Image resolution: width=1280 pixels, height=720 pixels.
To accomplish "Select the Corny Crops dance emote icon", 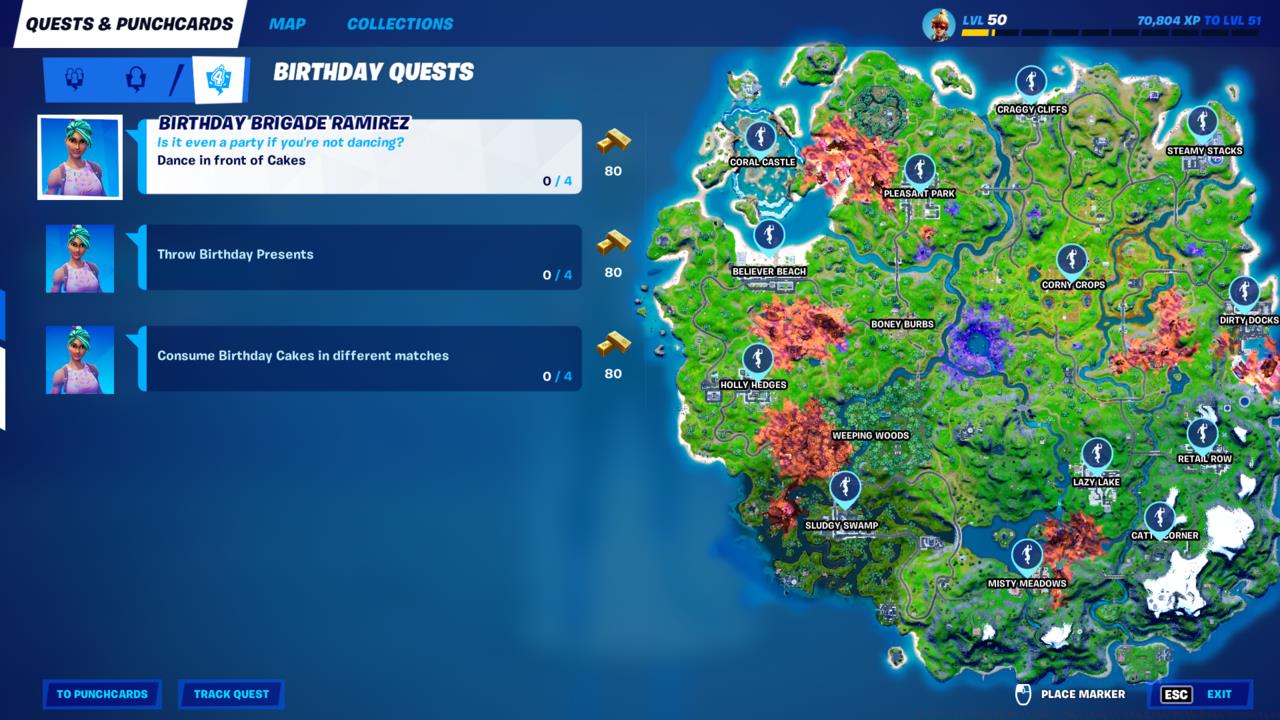I will tap(1072, 259).
